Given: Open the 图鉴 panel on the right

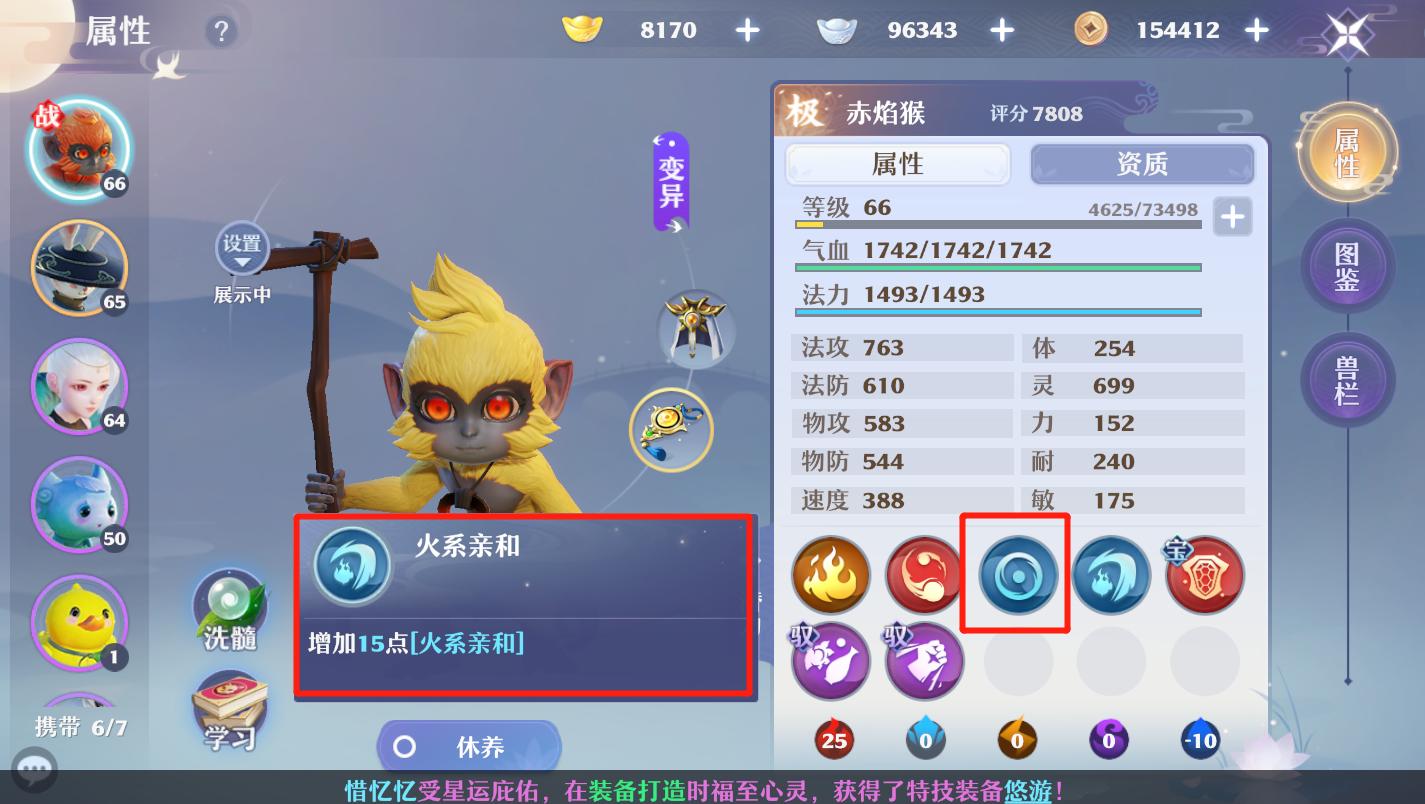Looking at the screenshot, I should click(1347, 267).
